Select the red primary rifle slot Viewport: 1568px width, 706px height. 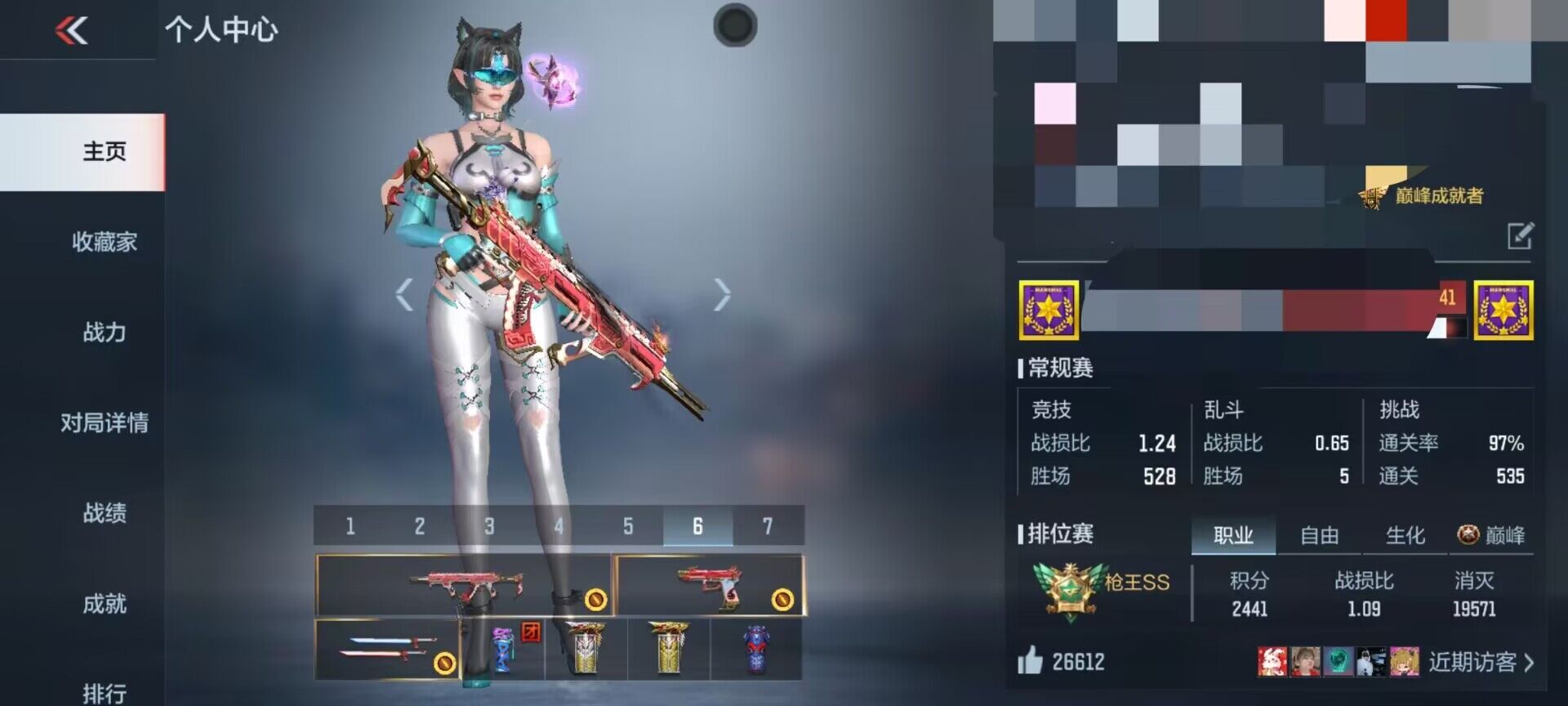point(464,585)
